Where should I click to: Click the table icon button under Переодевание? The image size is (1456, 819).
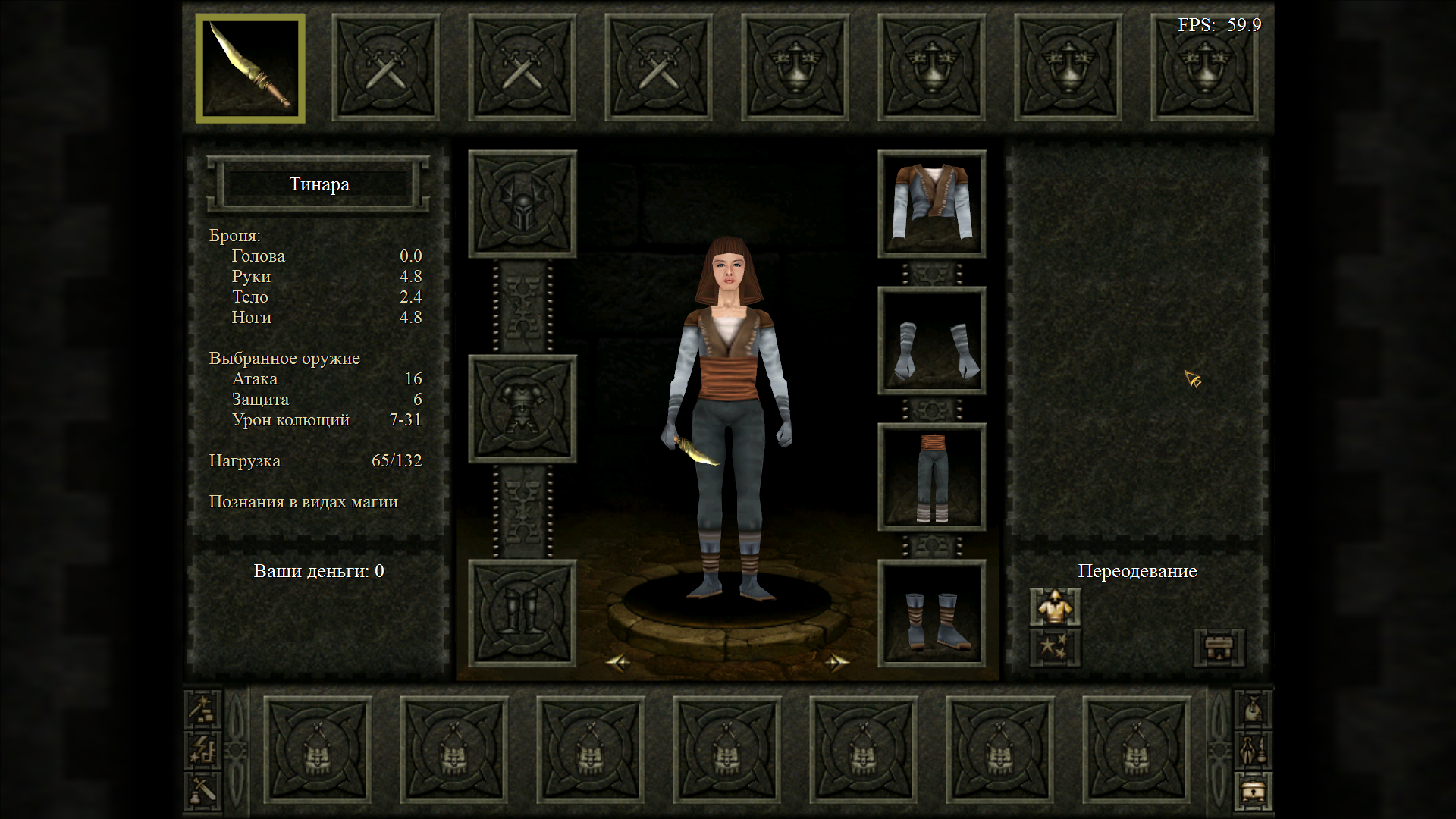(1219, 648)
